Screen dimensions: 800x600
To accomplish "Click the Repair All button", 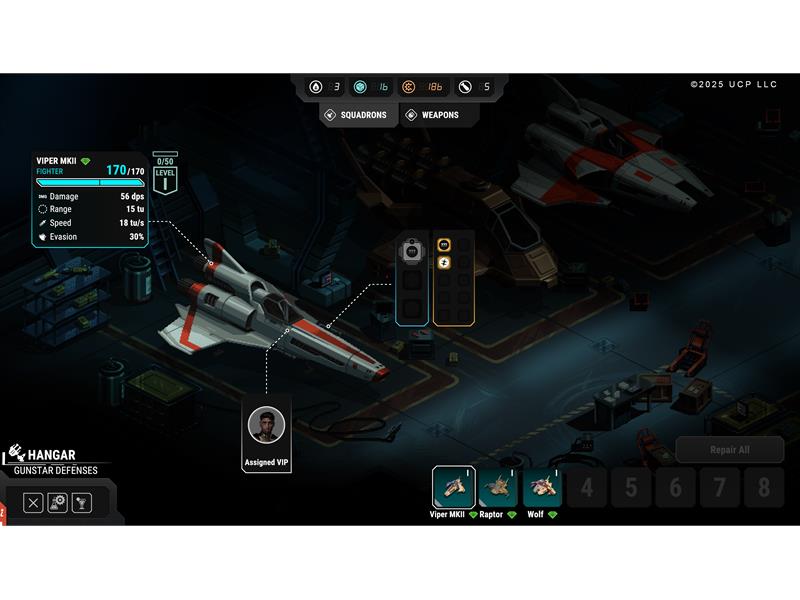I will pos(729,450).
